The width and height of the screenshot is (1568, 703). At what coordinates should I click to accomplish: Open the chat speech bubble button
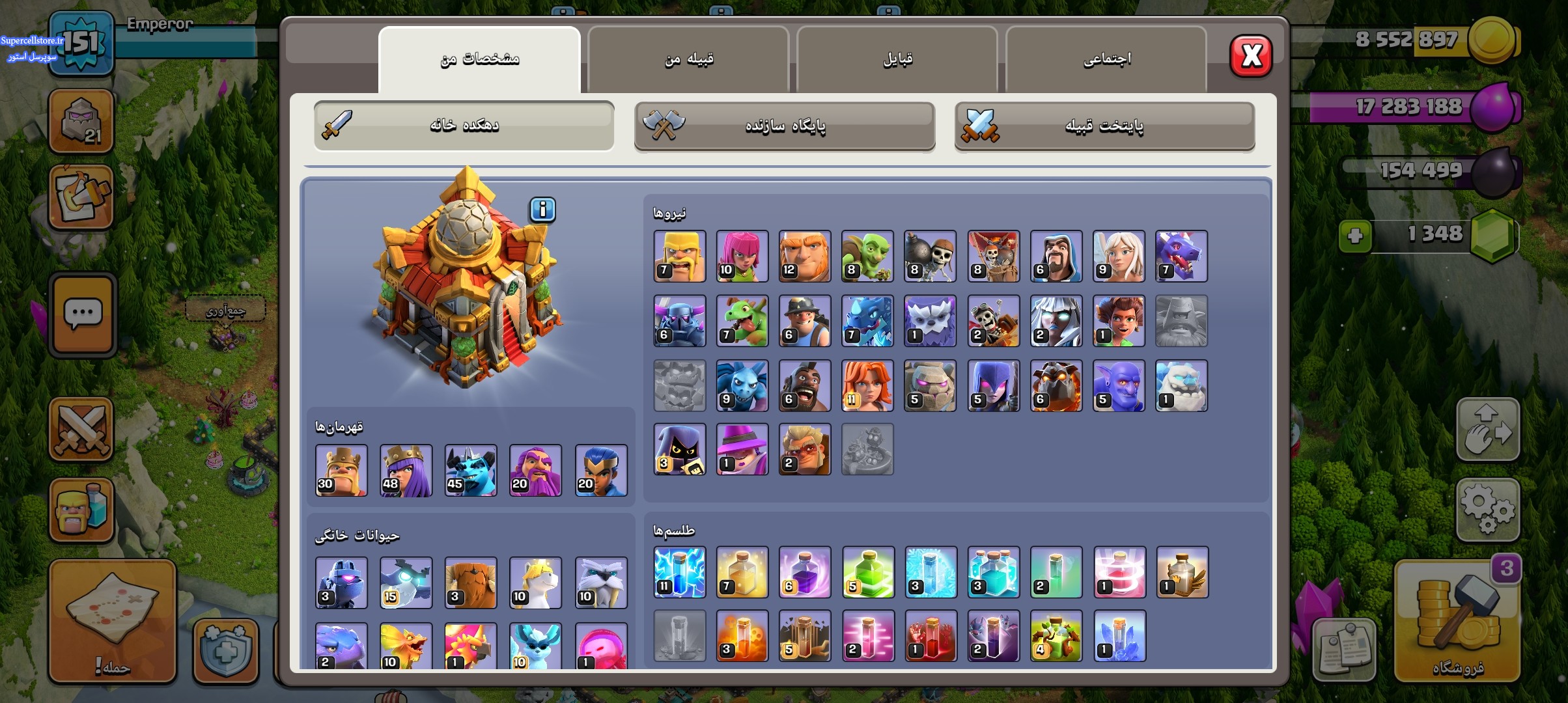click(x=83, y=314)
